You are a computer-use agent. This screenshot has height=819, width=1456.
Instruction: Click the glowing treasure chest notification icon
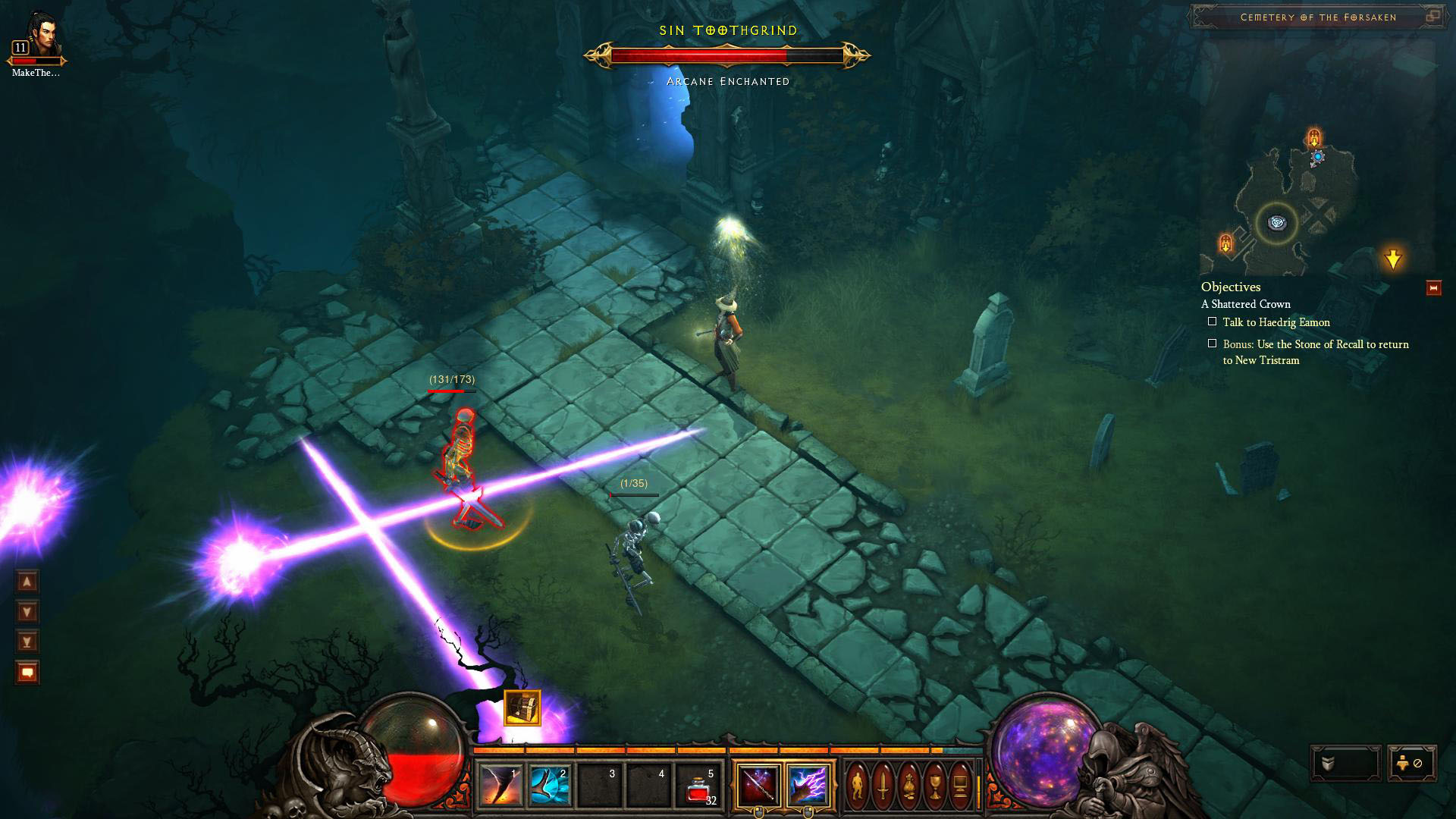[522, 708]
